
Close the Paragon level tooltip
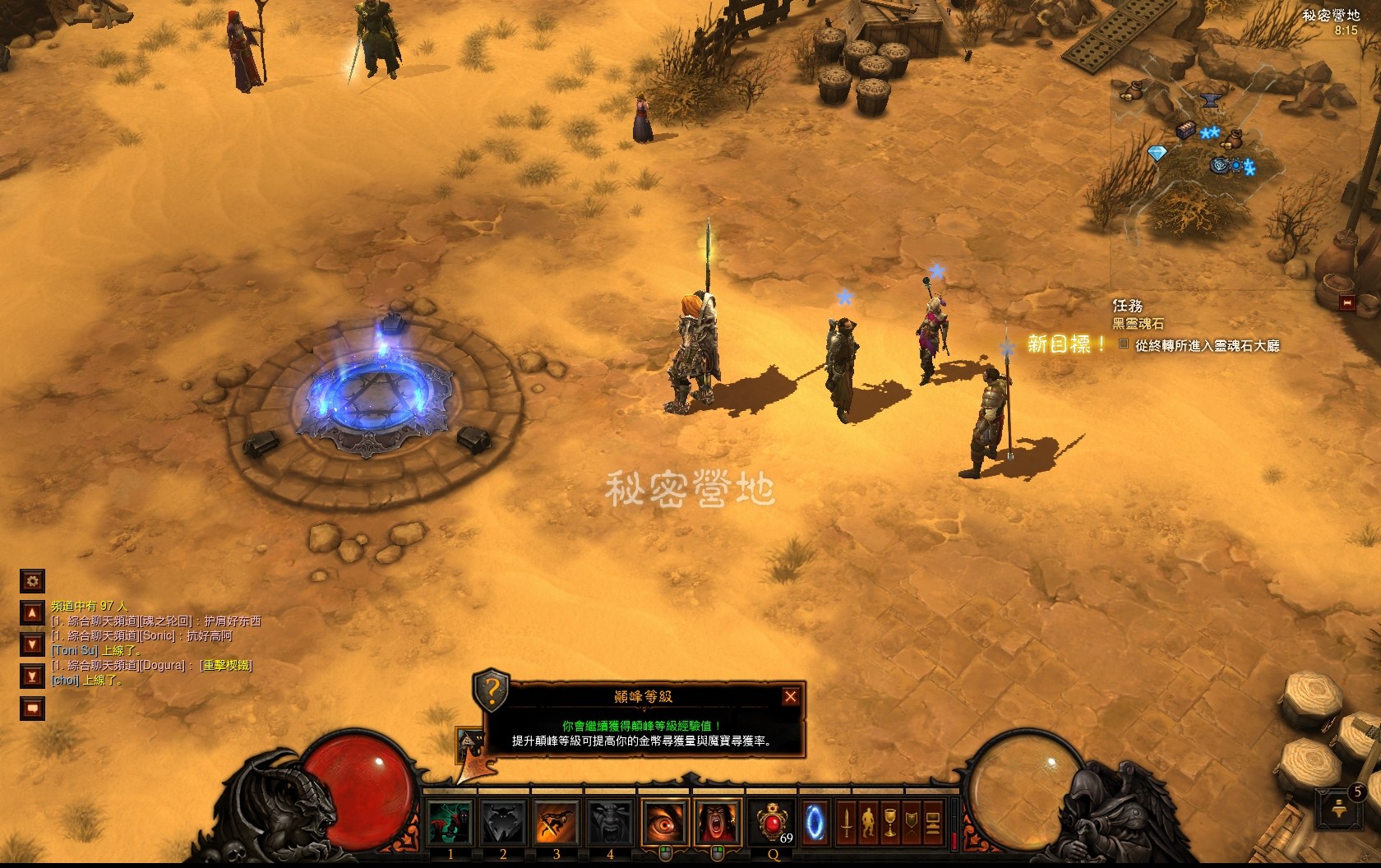790,697
